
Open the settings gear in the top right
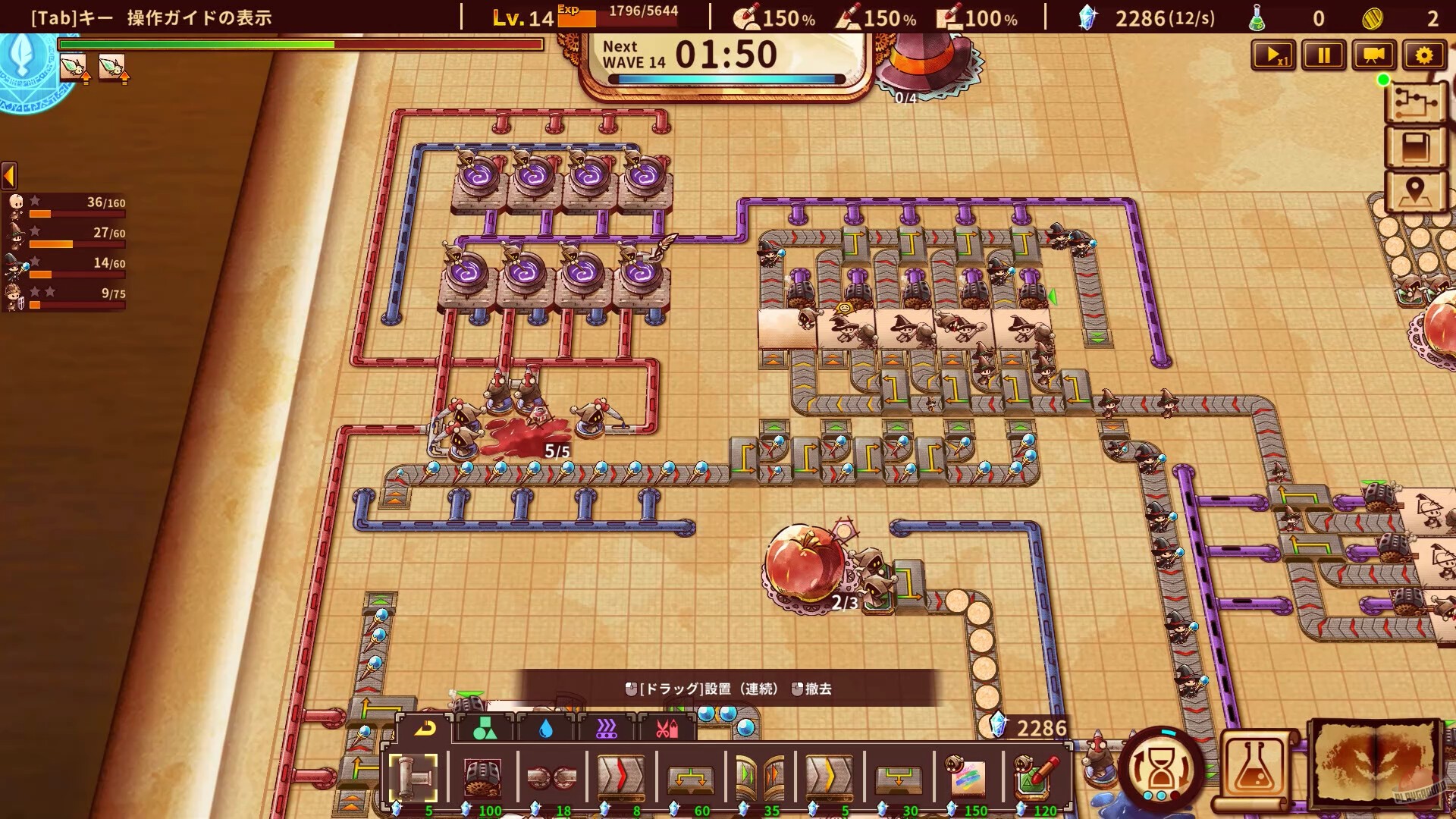(1424, 55)
